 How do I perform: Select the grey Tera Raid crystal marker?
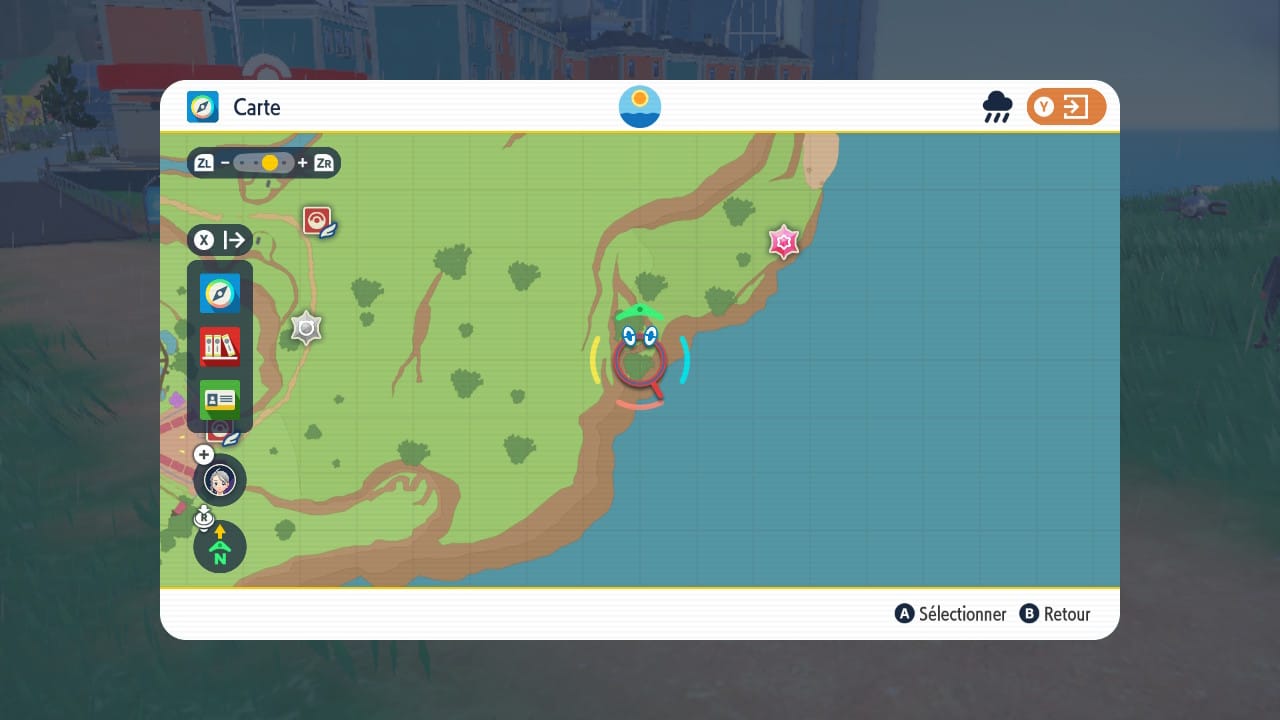tap(306, 328)
